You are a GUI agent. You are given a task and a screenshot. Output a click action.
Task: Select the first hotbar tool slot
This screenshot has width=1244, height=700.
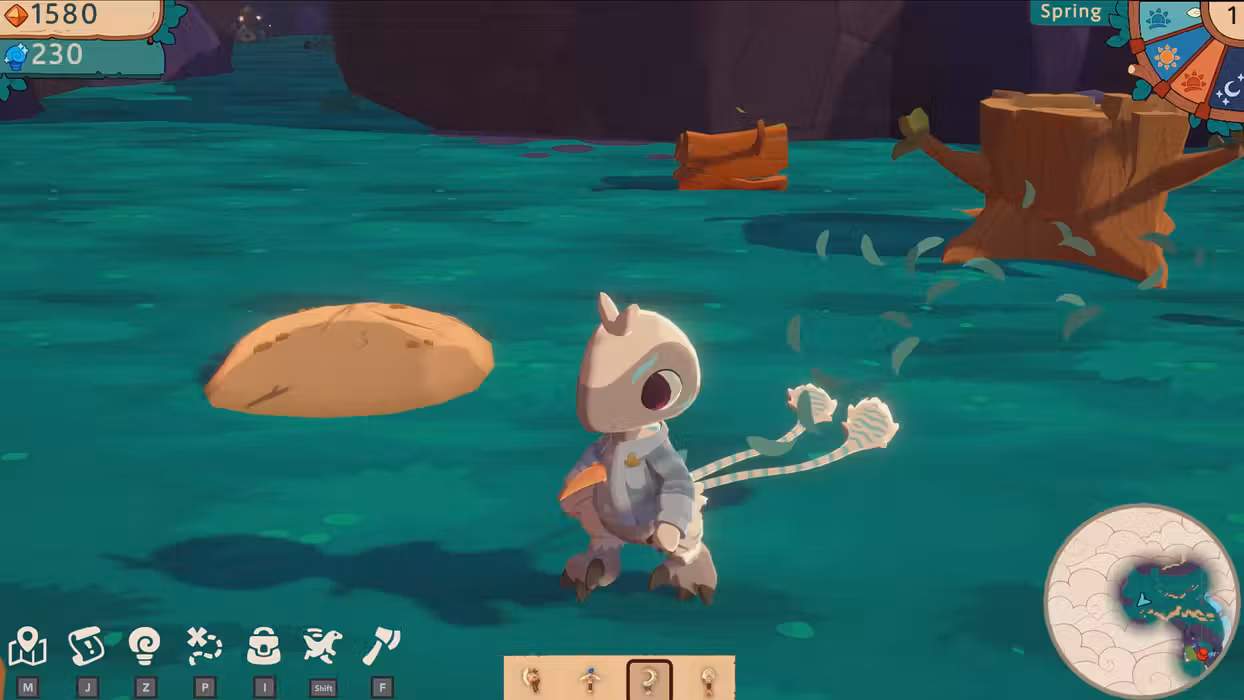[x=533, y=680]
